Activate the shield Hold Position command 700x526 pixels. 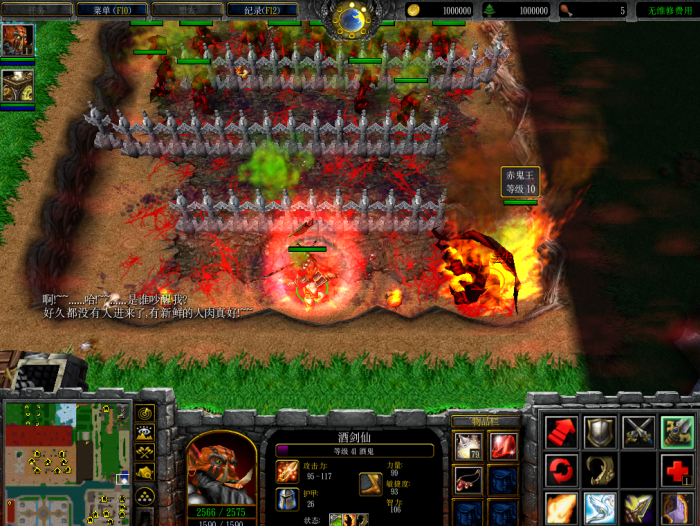(x=599, y=432)
